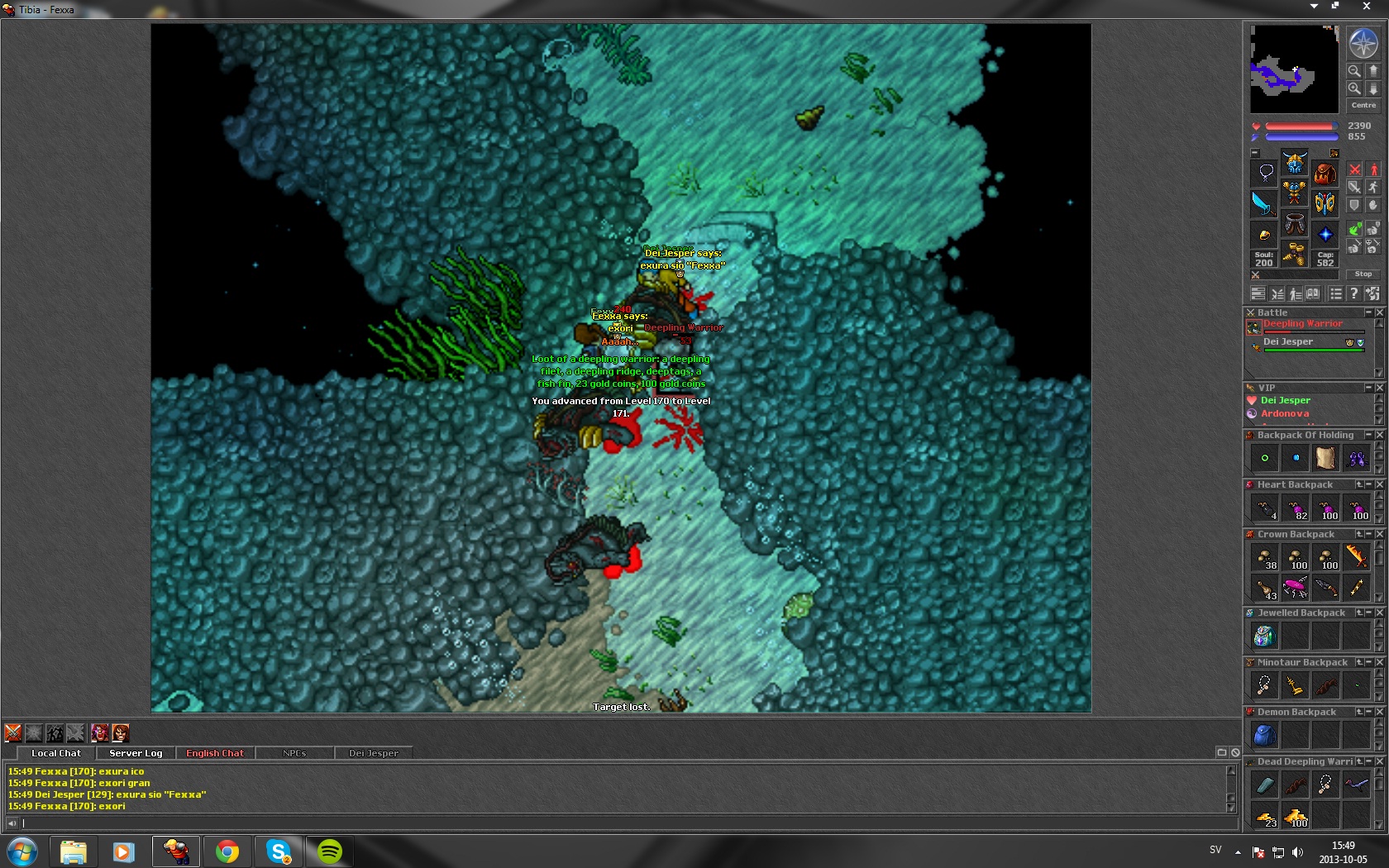Viewport: 1389px width, 868px height.
Task: Open the Dei Jesper private chat tab
Action: pos(373,753)
